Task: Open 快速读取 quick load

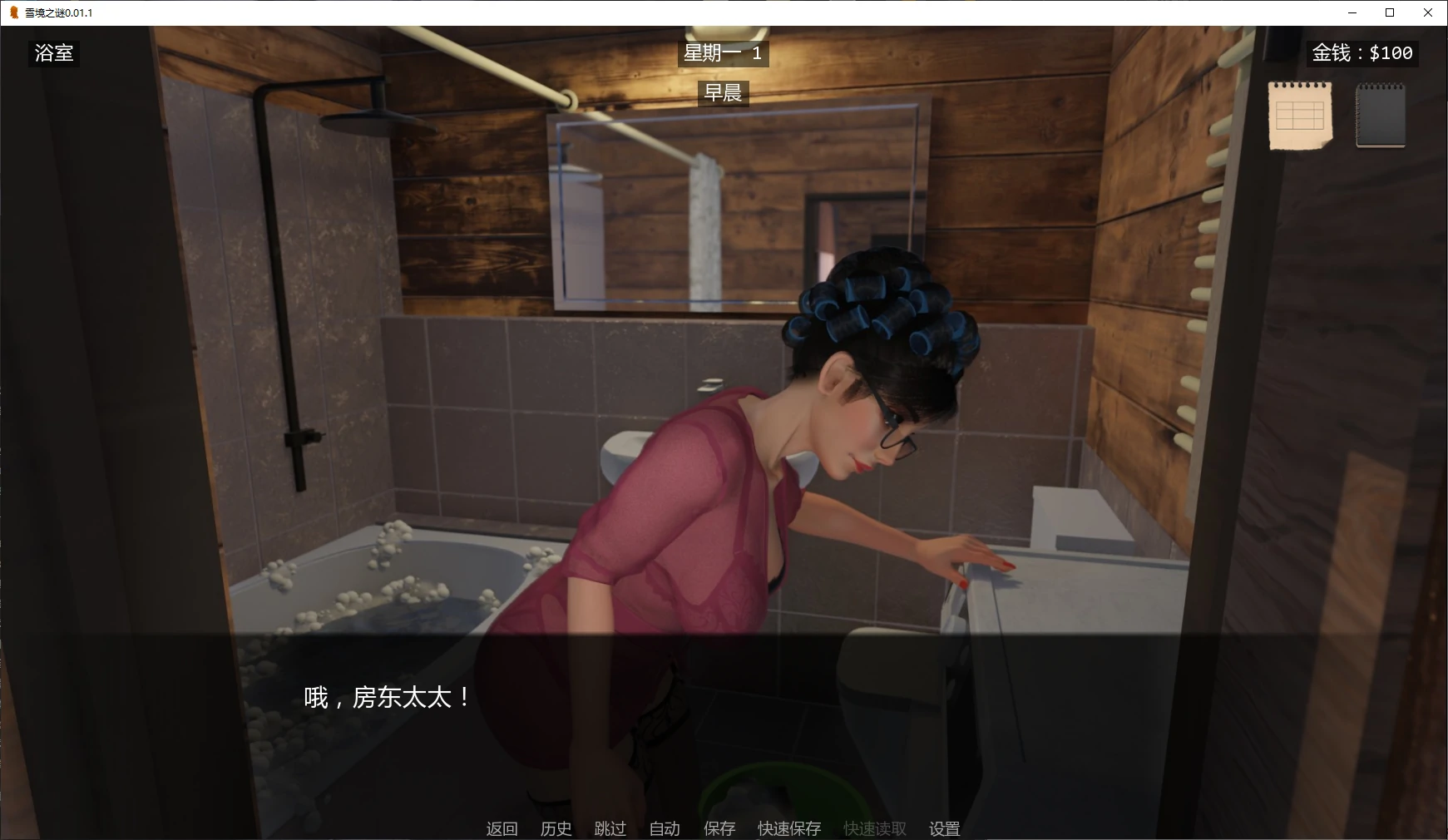Action: (873, 828)
